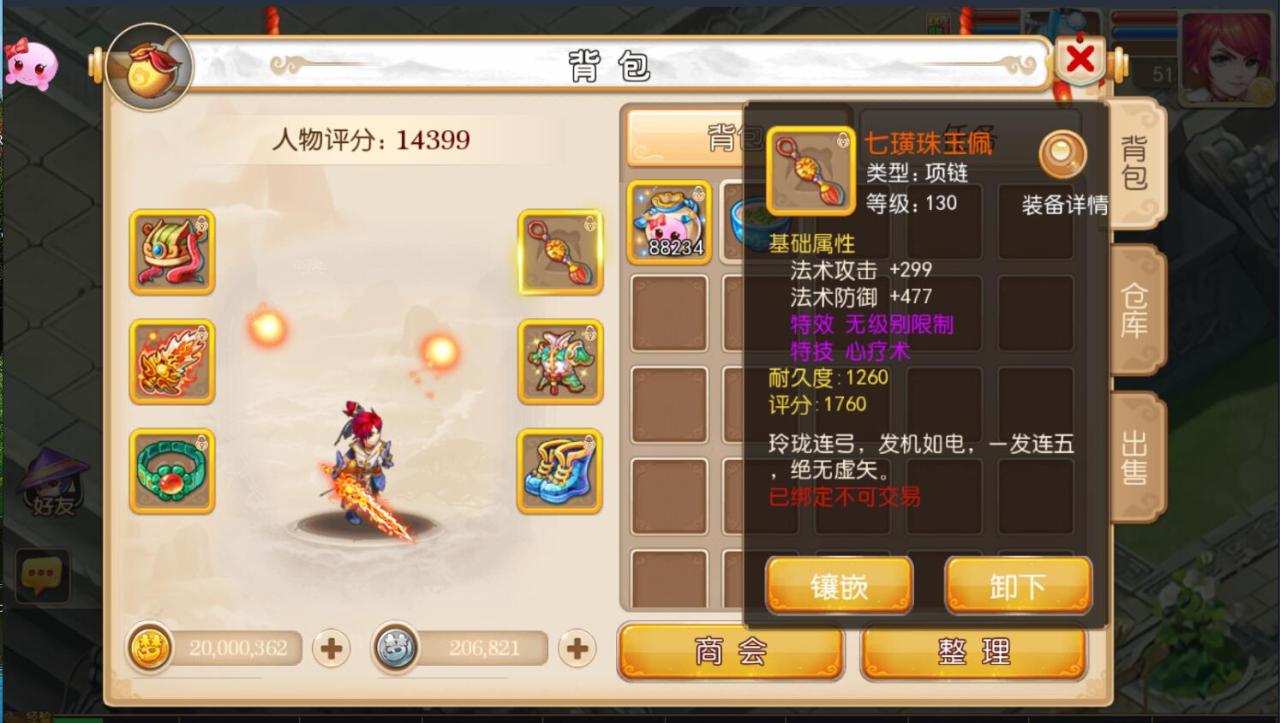Open the 商会 (Guild Market) button
The height and width of the screenshot is (723, 1280).
(731, 650)
